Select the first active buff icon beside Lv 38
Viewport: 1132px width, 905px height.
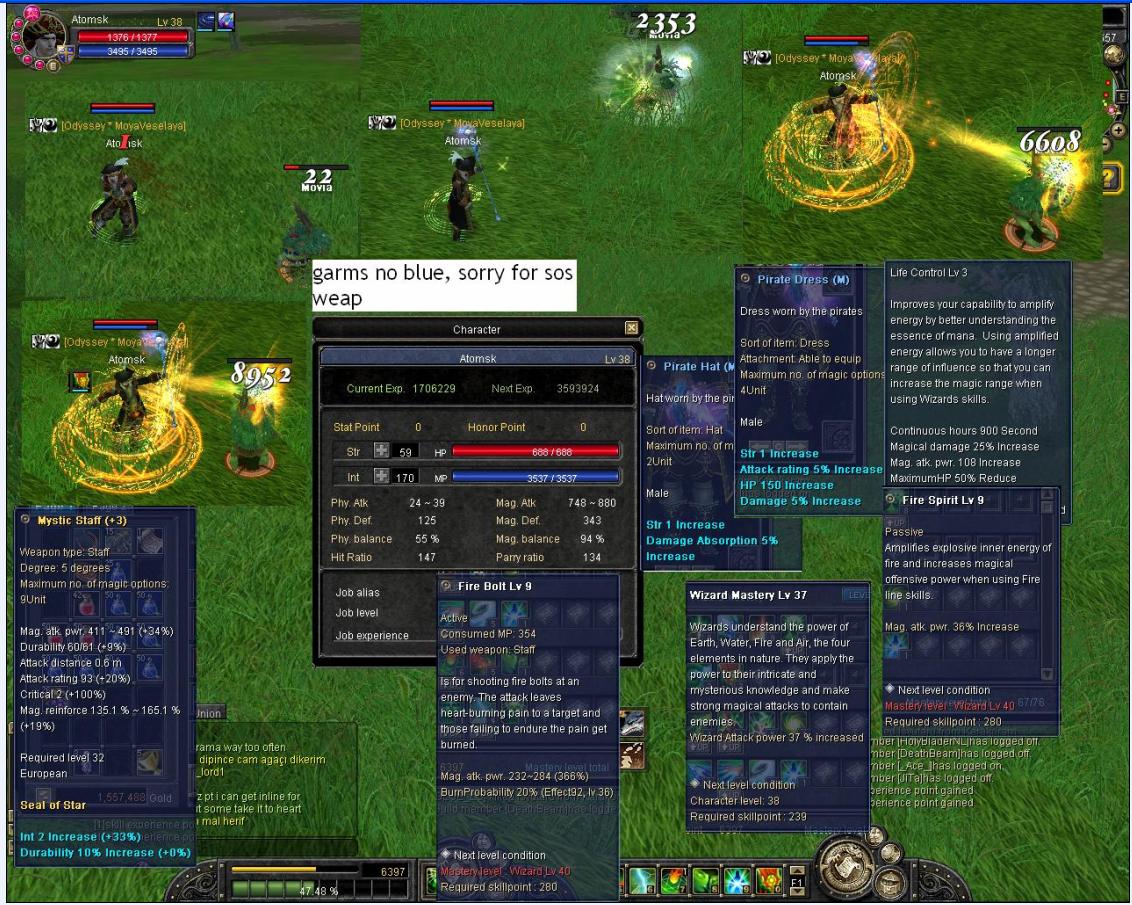pos(205,21)
